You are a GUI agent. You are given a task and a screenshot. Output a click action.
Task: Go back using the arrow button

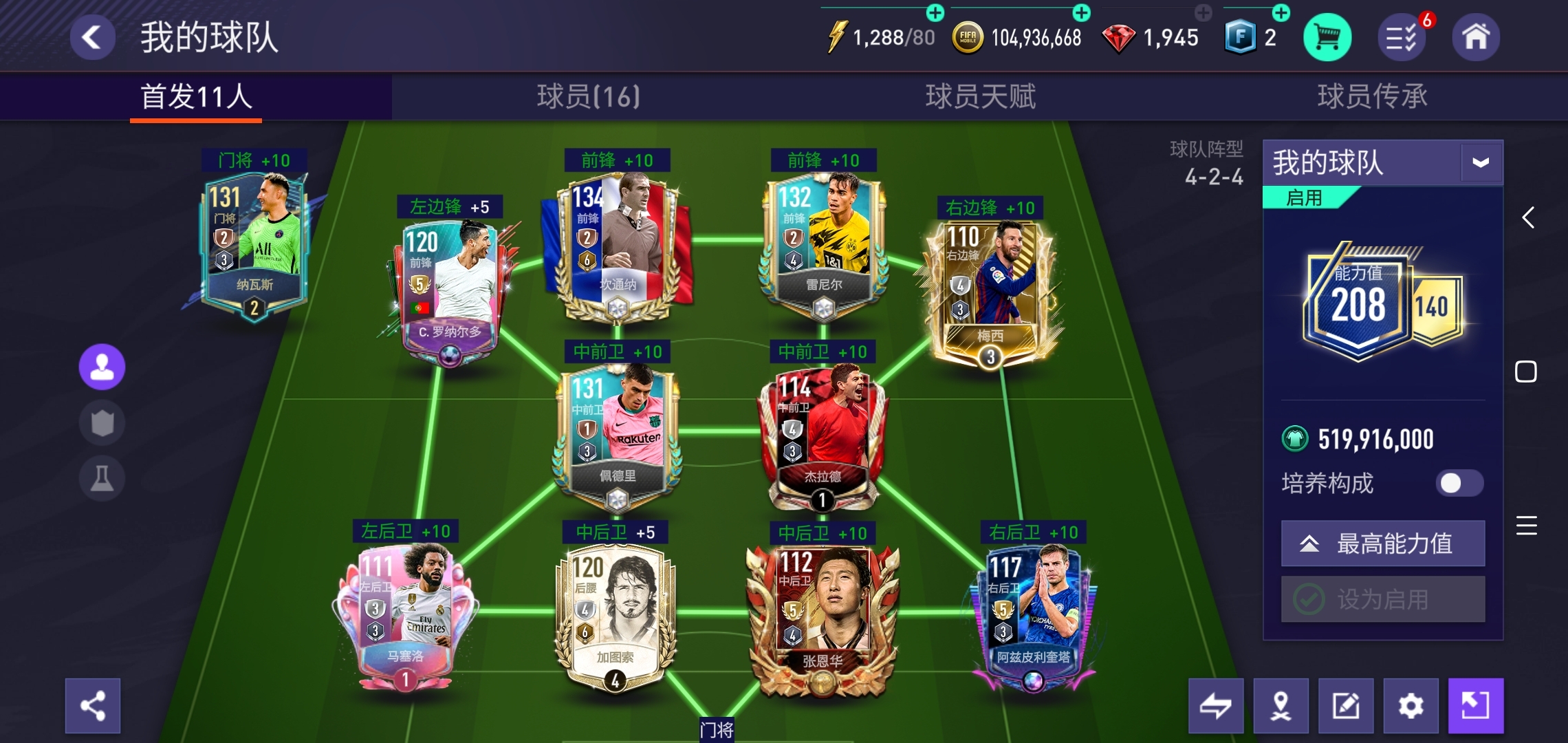92,37
